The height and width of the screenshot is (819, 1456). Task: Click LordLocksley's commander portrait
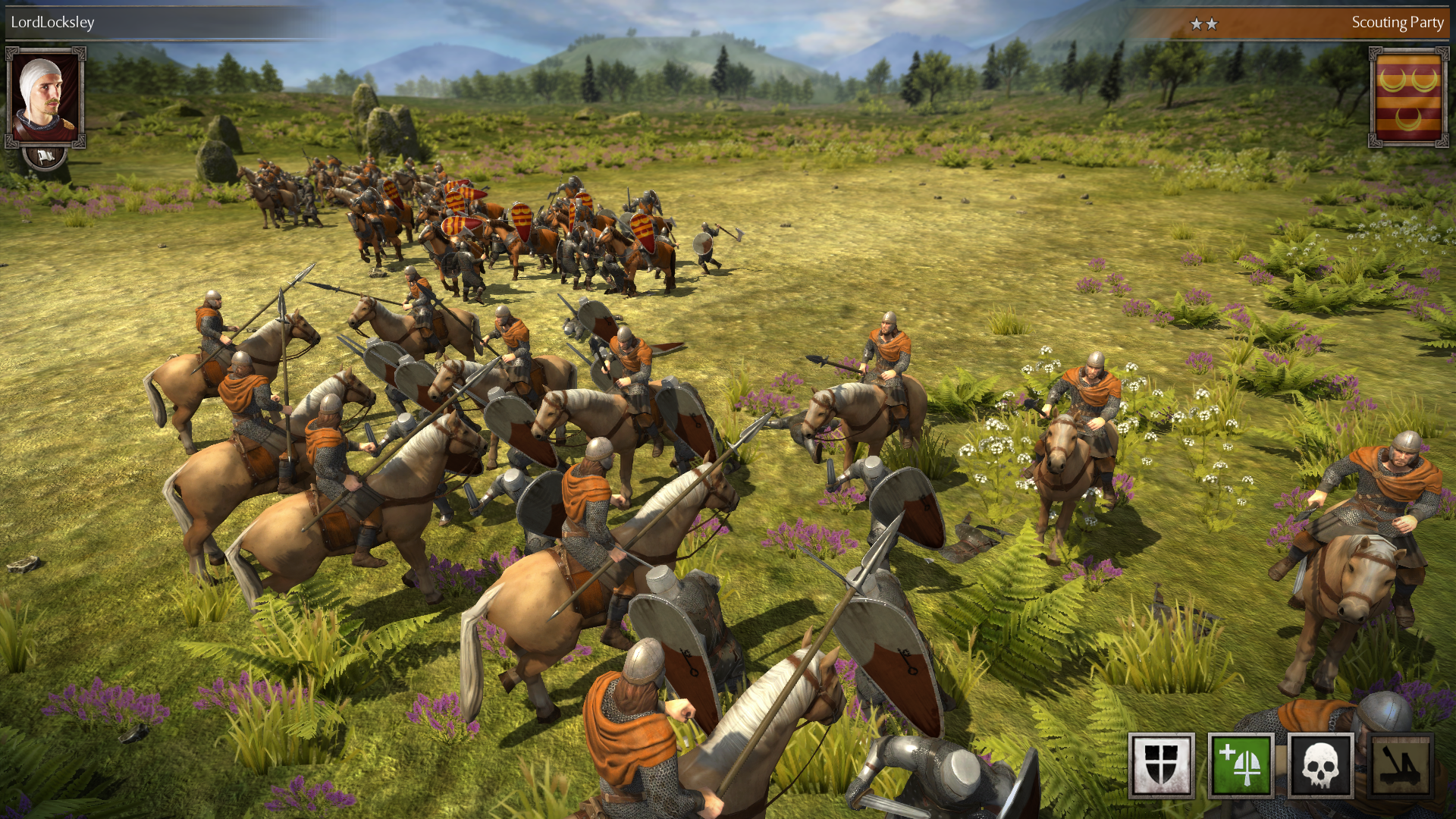click(x=45, y=97)
